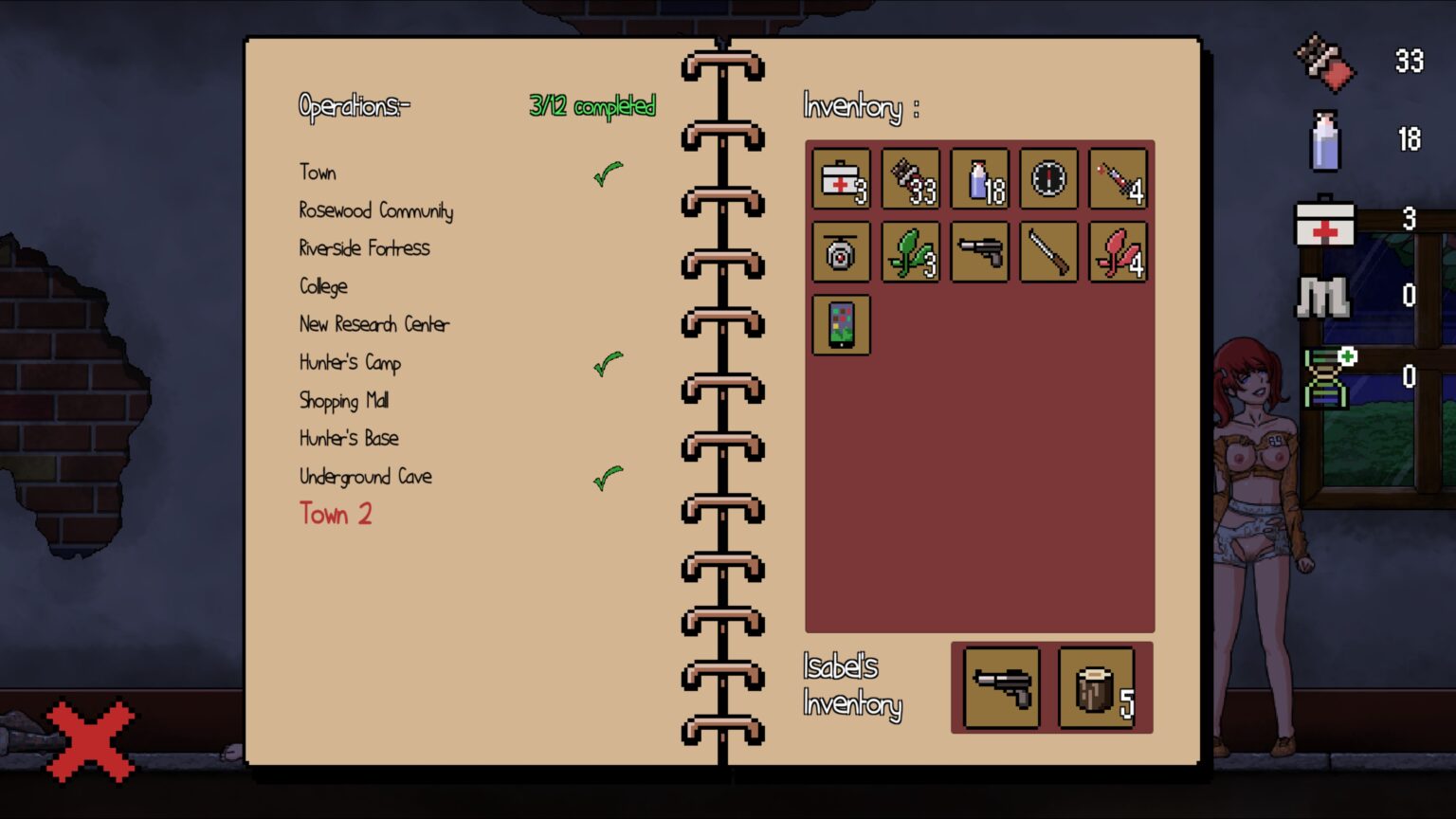Select the landmine item in inventory

click(x=840, y=251)
